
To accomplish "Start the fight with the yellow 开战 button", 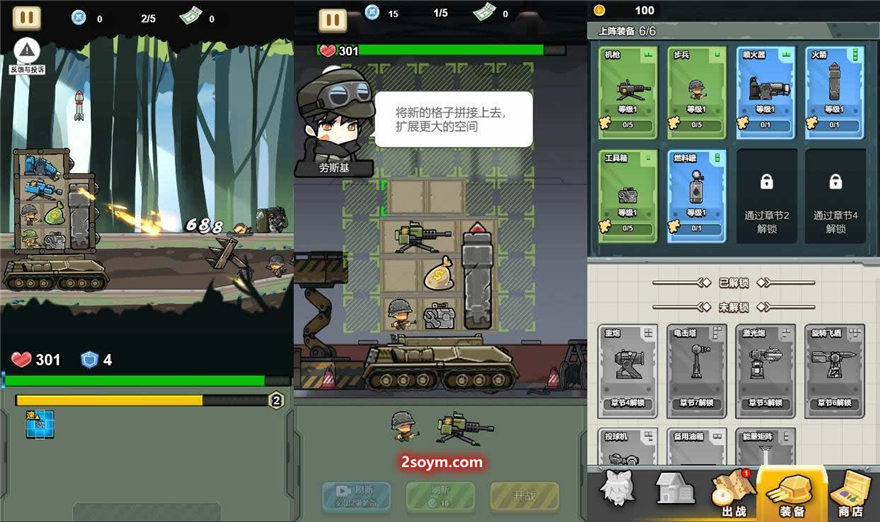I will pos(524,494).
